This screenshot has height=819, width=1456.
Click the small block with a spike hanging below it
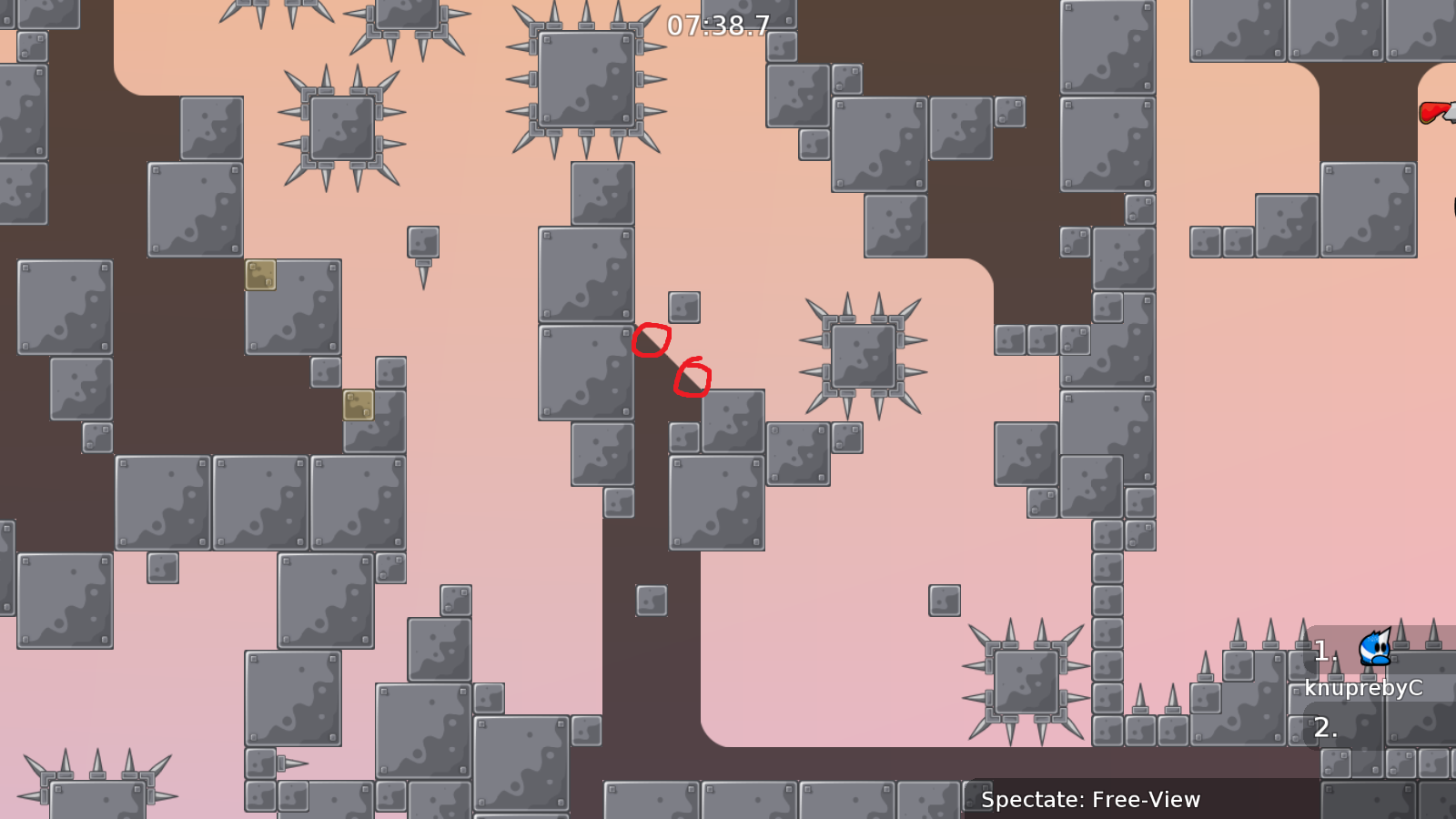point(423,243)
